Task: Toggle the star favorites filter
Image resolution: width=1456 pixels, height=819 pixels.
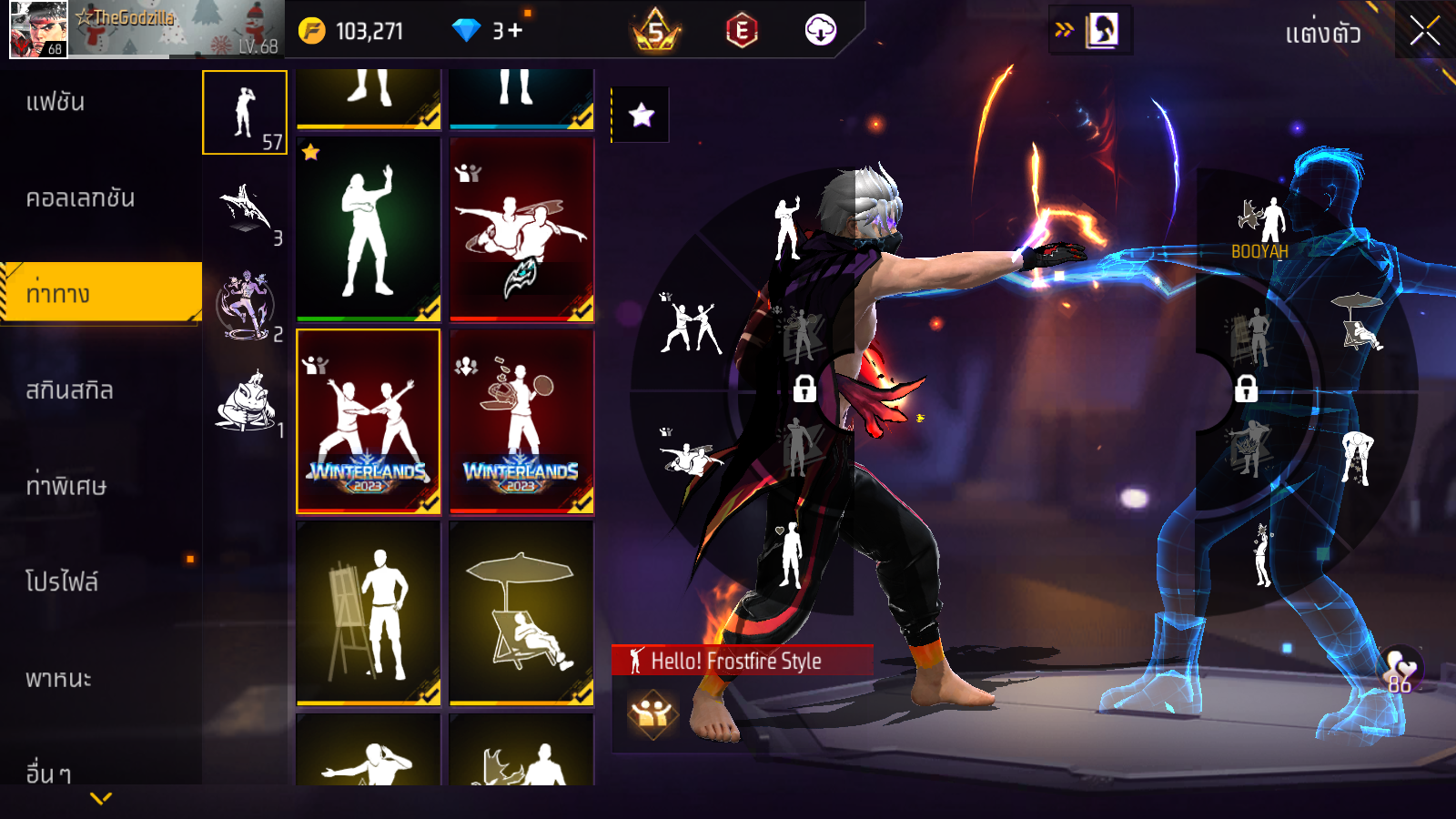Action: coord(642,115)
